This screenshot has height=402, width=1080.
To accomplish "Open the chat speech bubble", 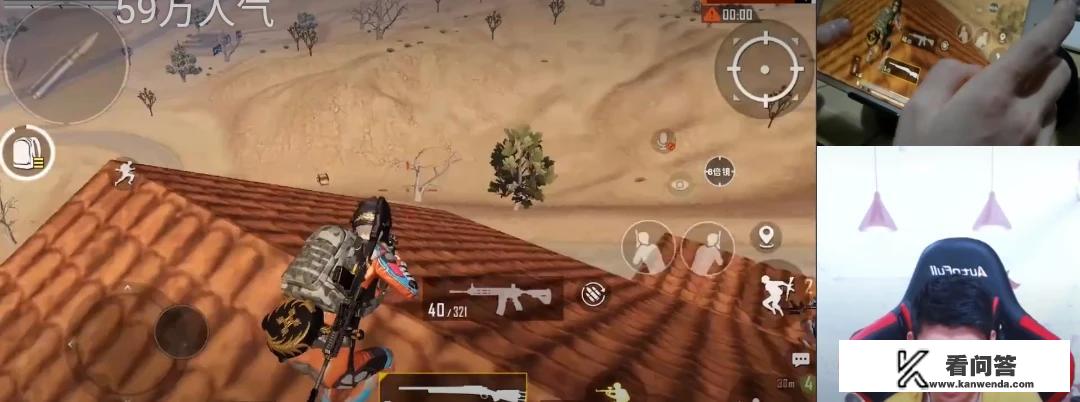I will tap(800, 359).
